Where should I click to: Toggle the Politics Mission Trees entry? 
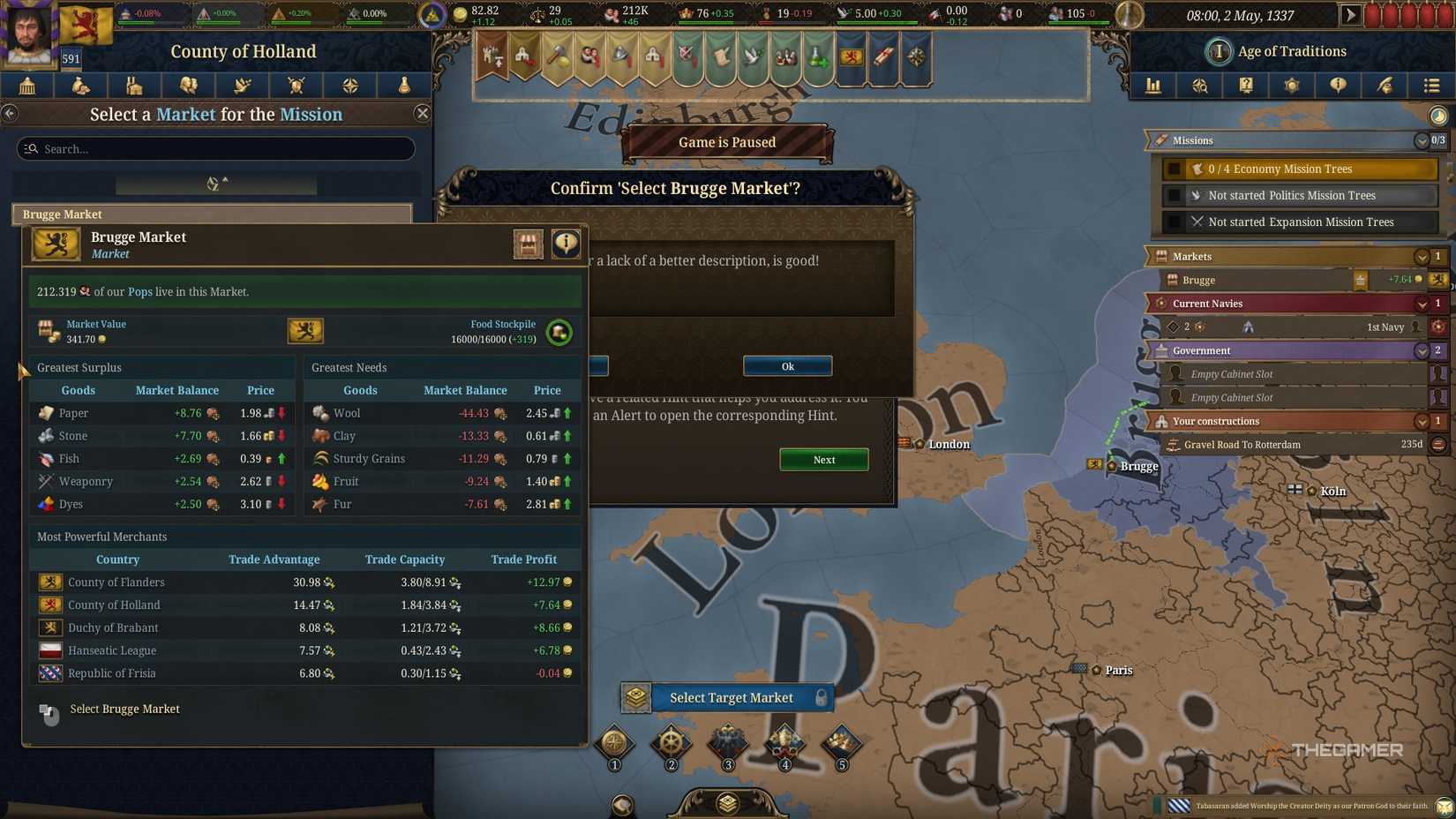pyautogui.click(x=1297, y=195)
